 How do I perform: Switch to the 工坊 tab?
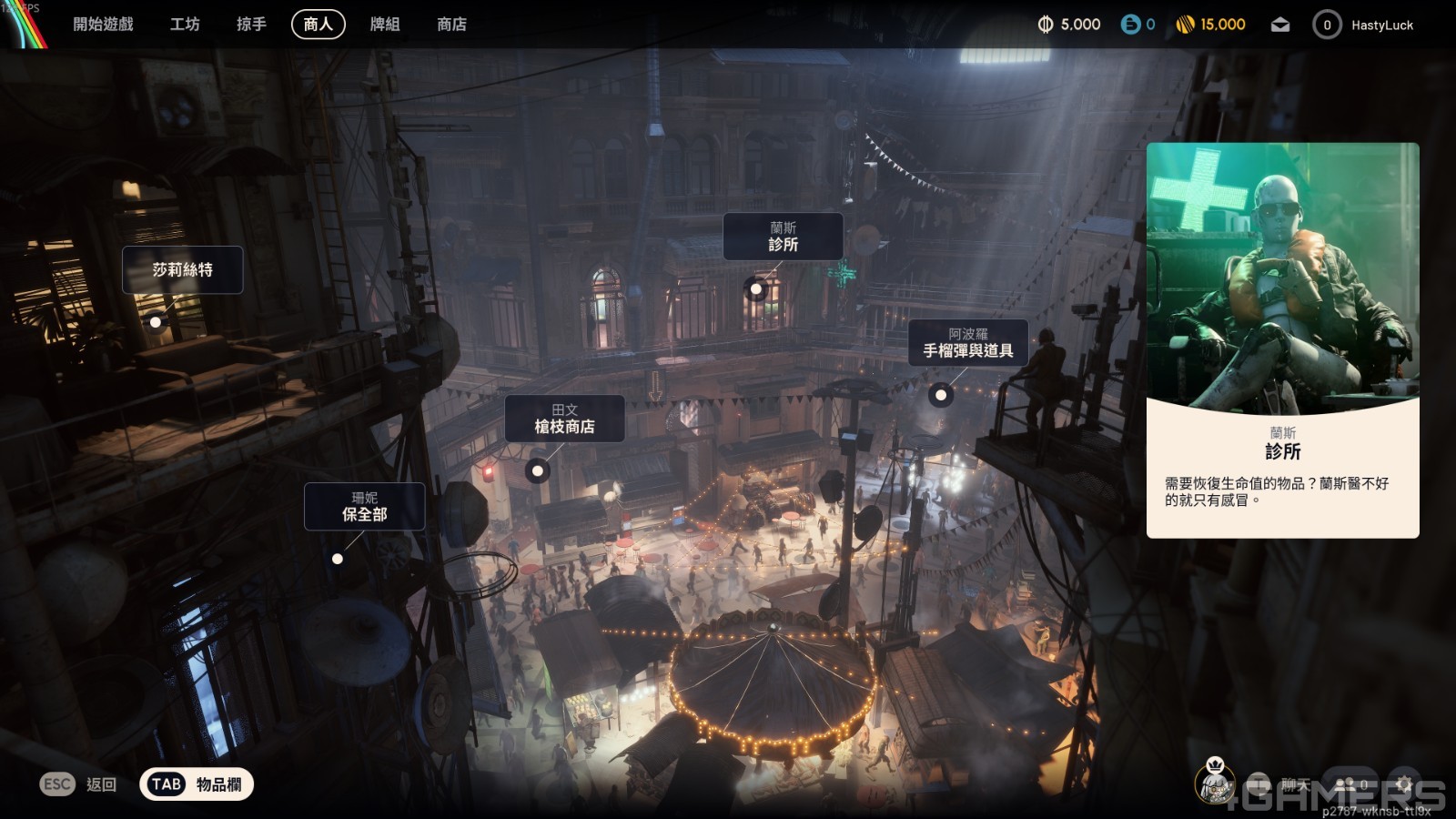click(185, 25)
